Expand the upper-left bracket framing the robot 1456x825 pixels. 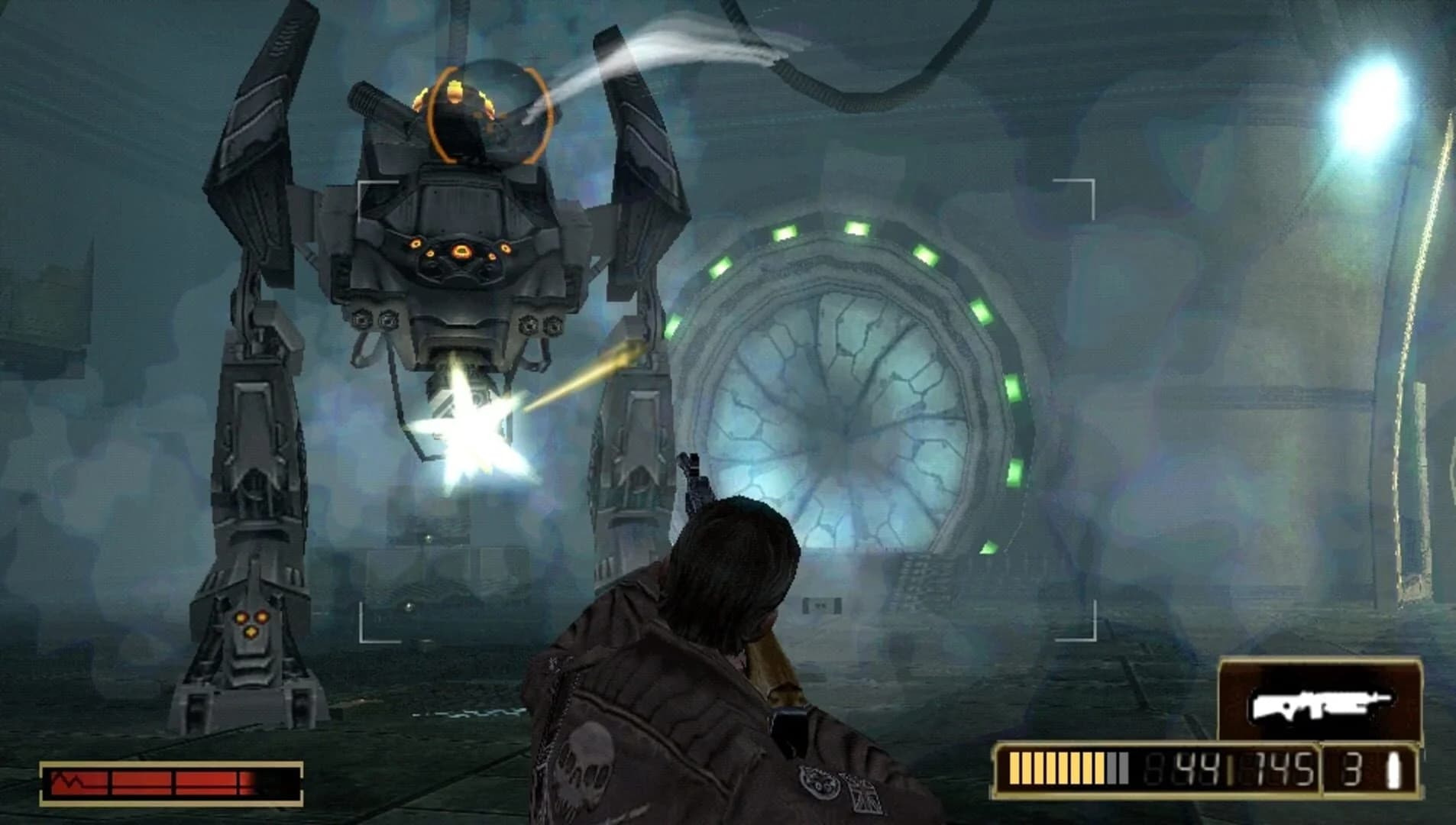(359, 185)
